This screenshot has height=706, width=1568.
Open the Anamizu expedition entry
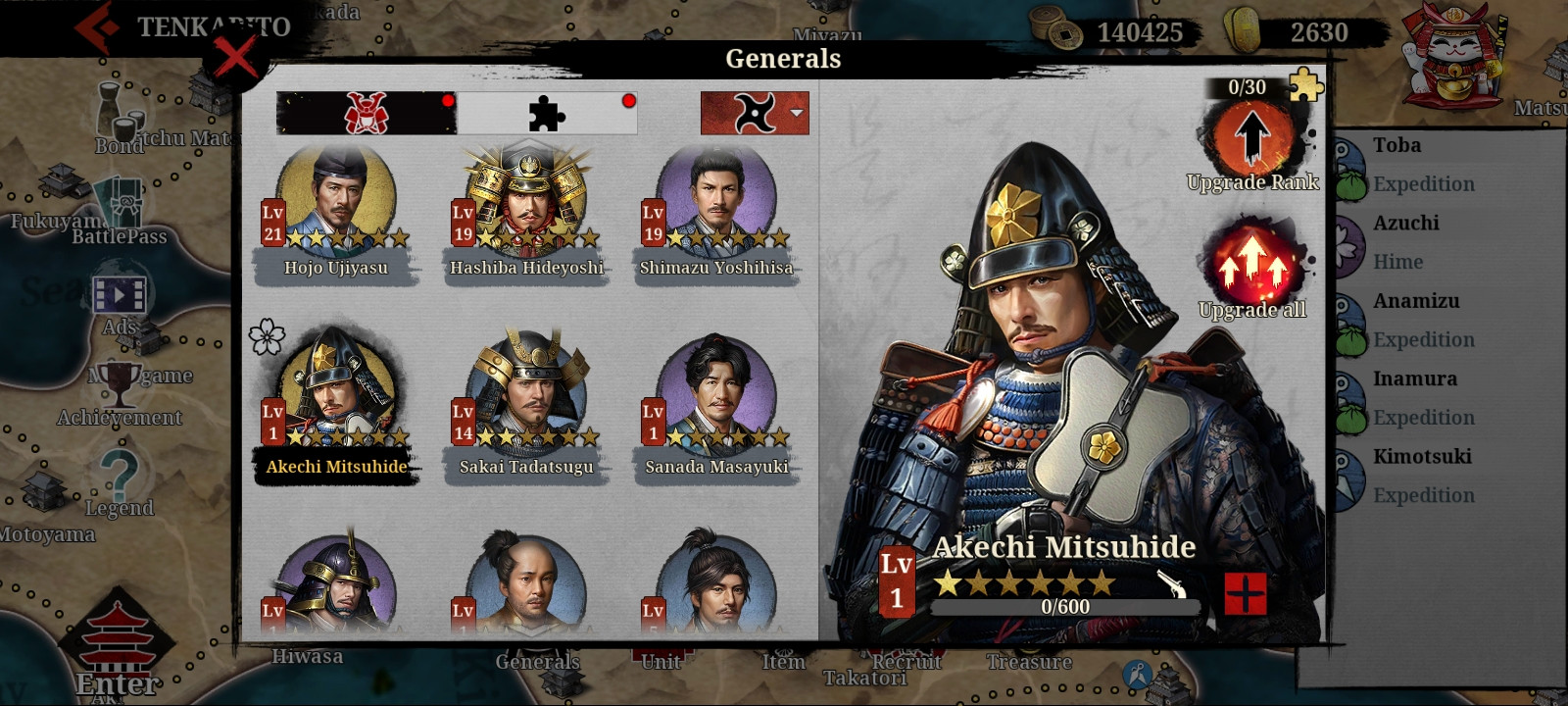tap(1423, 320)
